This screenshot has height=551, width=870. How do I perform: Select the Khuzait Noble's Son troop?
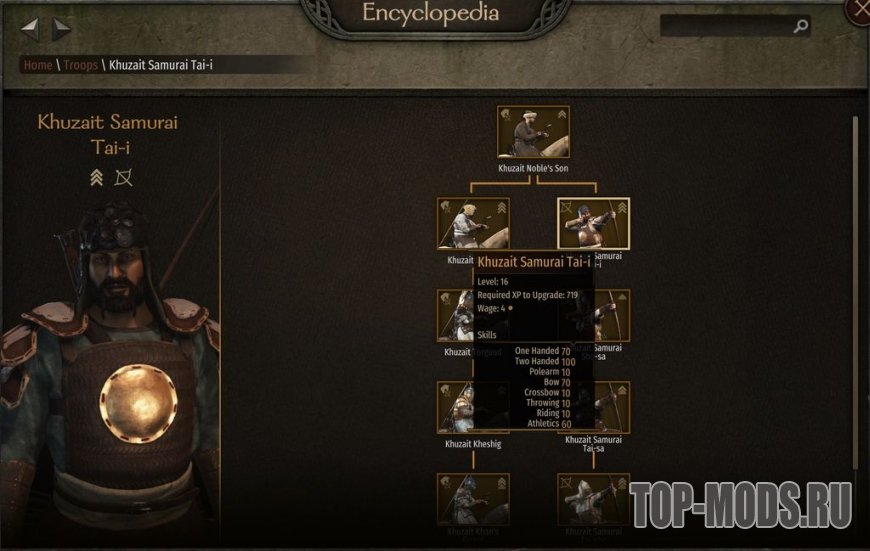[533, 132]
